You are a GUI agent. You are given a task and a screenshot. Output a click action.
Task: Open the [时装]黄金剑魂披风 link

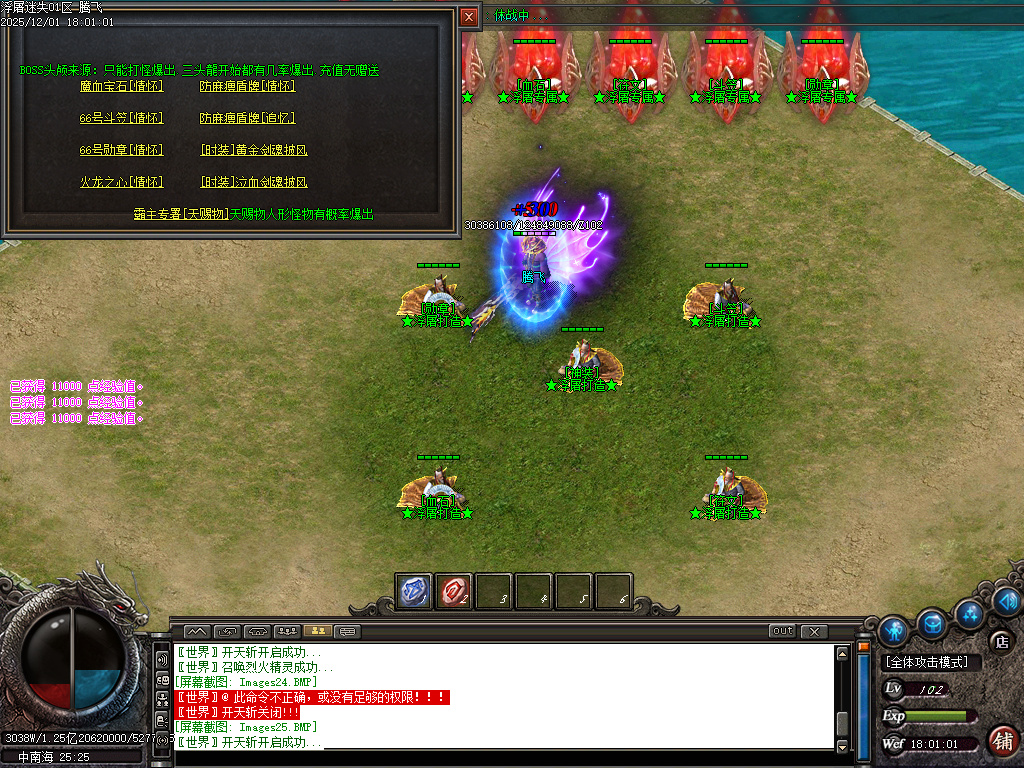254,150
